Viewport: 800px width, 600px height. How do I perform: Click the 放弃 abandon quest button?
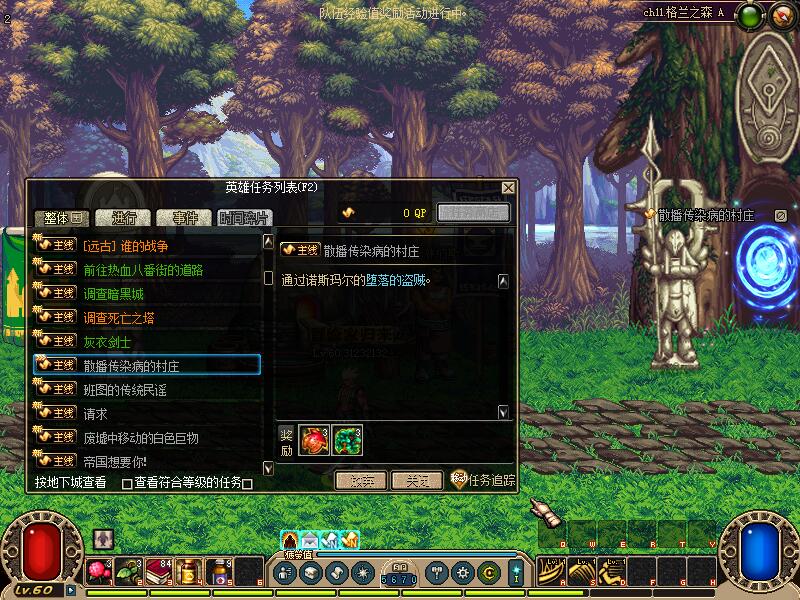click(x=360, y=480)
